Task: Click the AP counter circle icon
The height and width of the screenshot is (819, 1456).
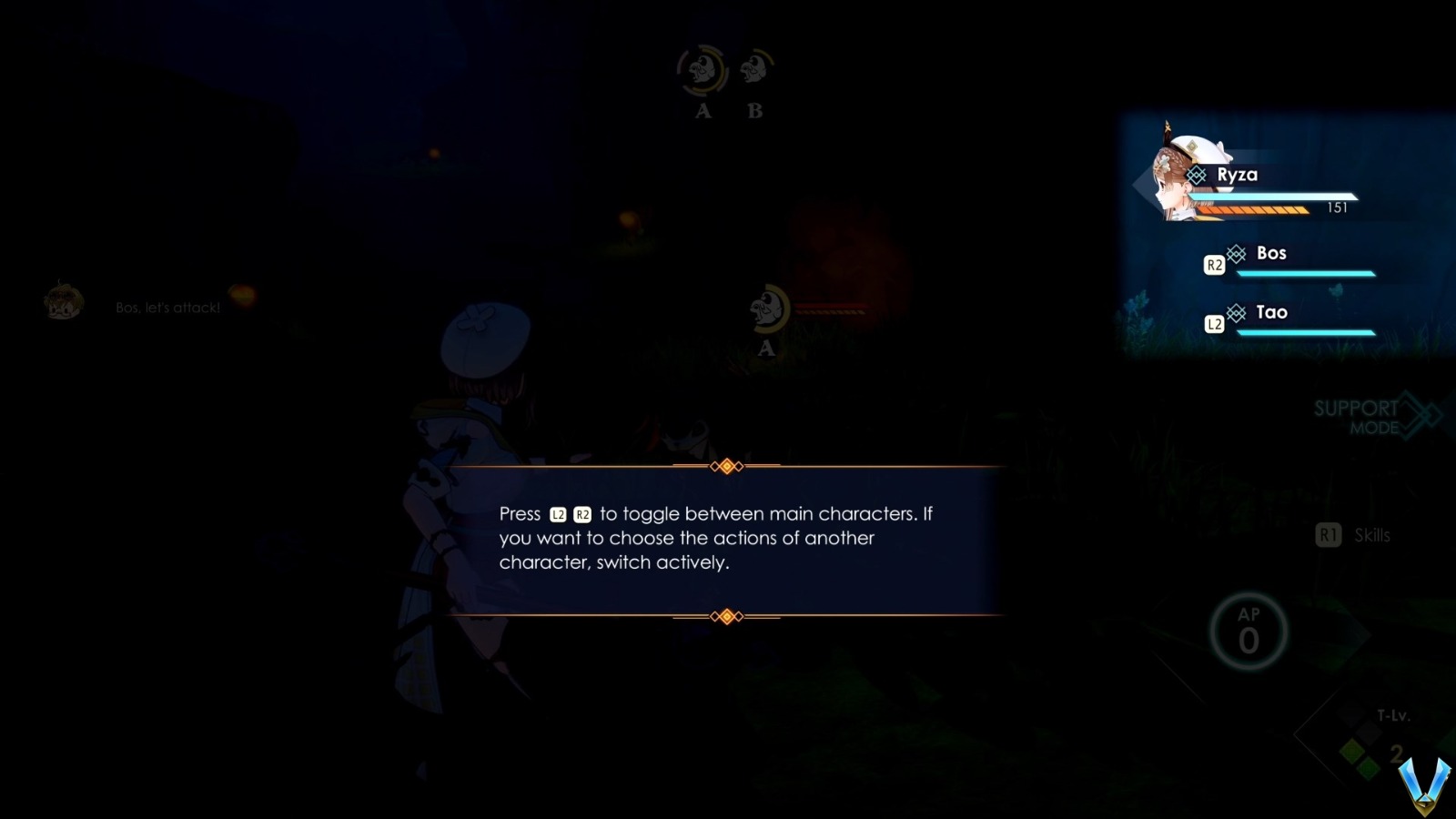Action: coord(1250,632)
